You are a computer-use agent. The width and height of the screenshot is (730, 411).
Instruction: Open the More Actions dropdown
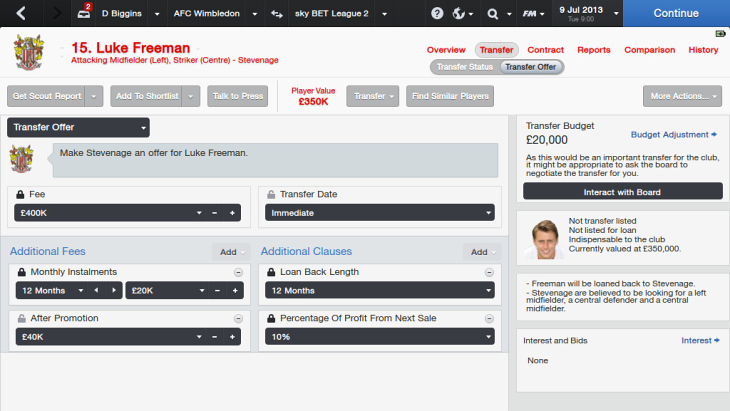coord(682,96)
